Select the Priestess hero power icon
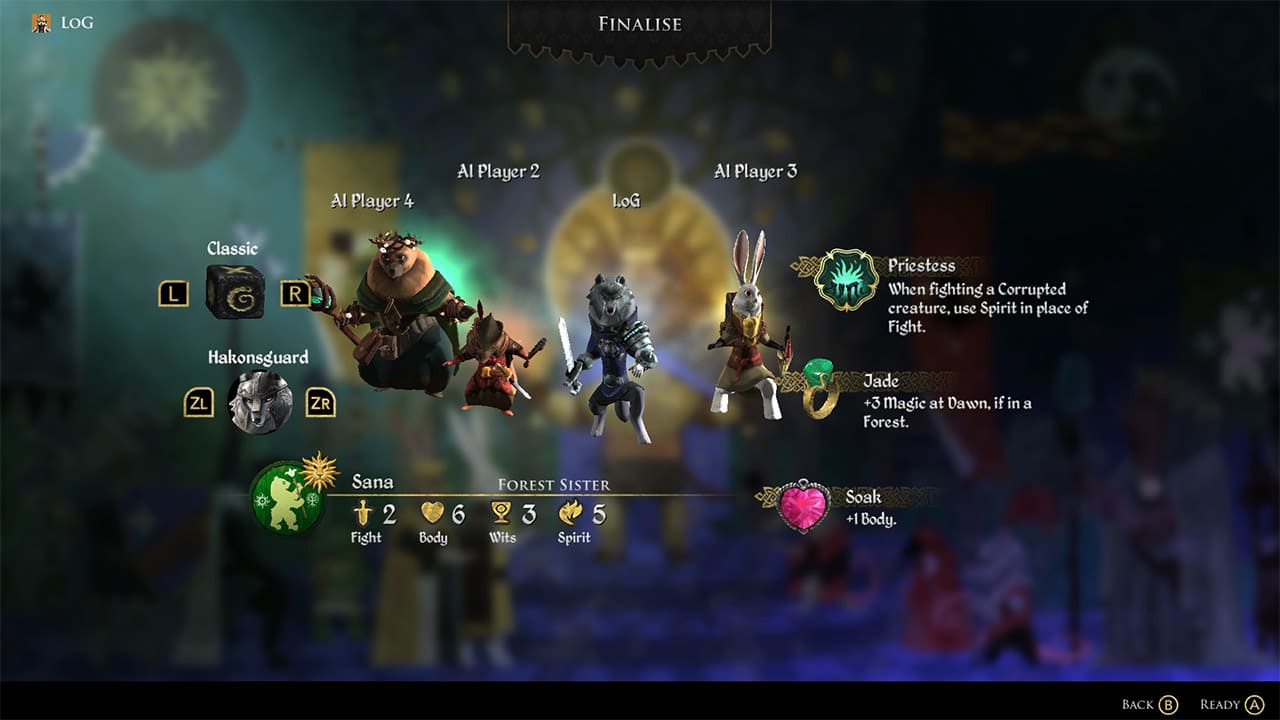The image size is (1280, 720). pos(848,280)
